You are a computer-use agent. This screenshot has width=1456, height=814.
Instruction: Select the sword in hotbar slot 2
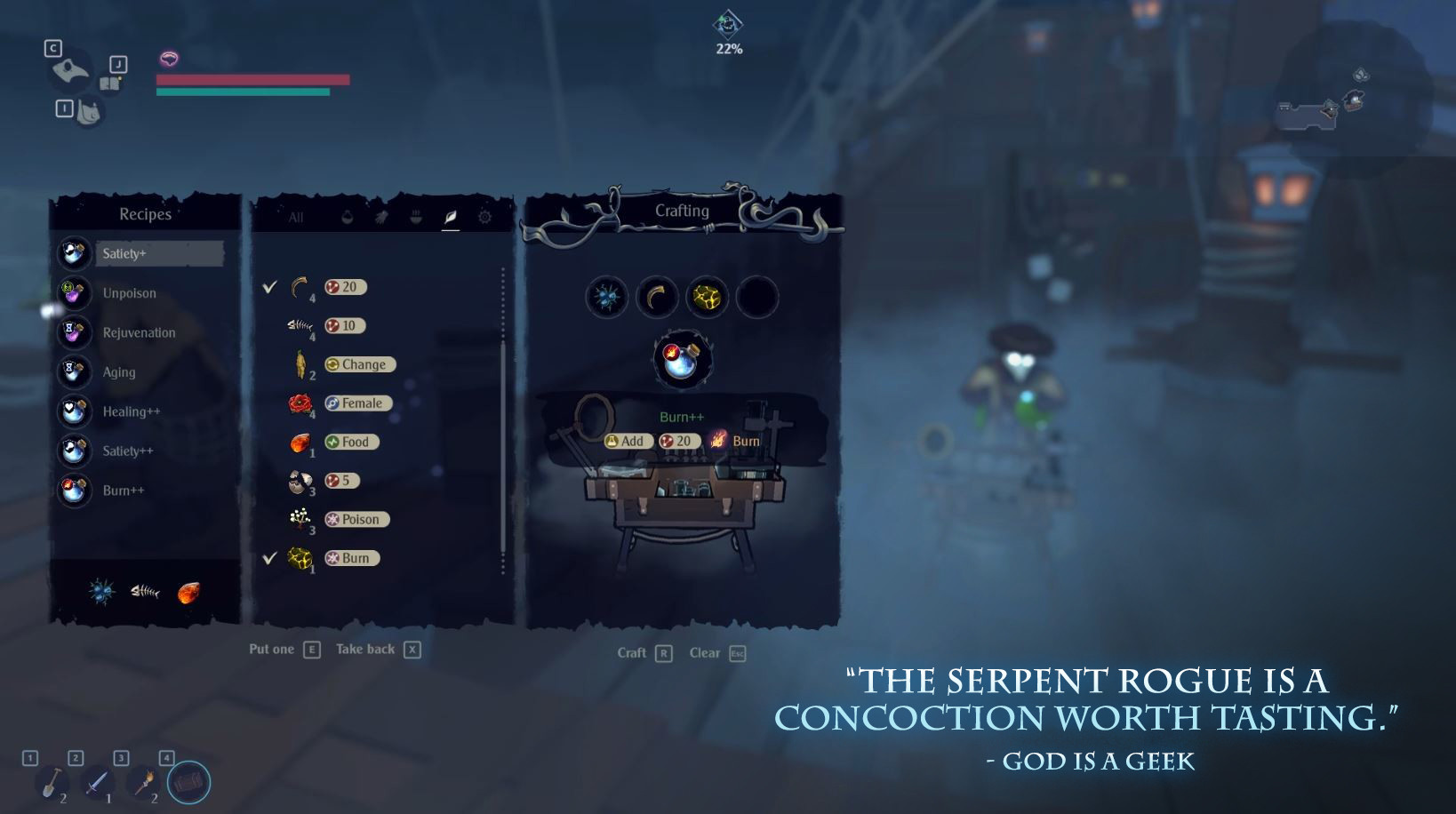(x=100, y=781)
